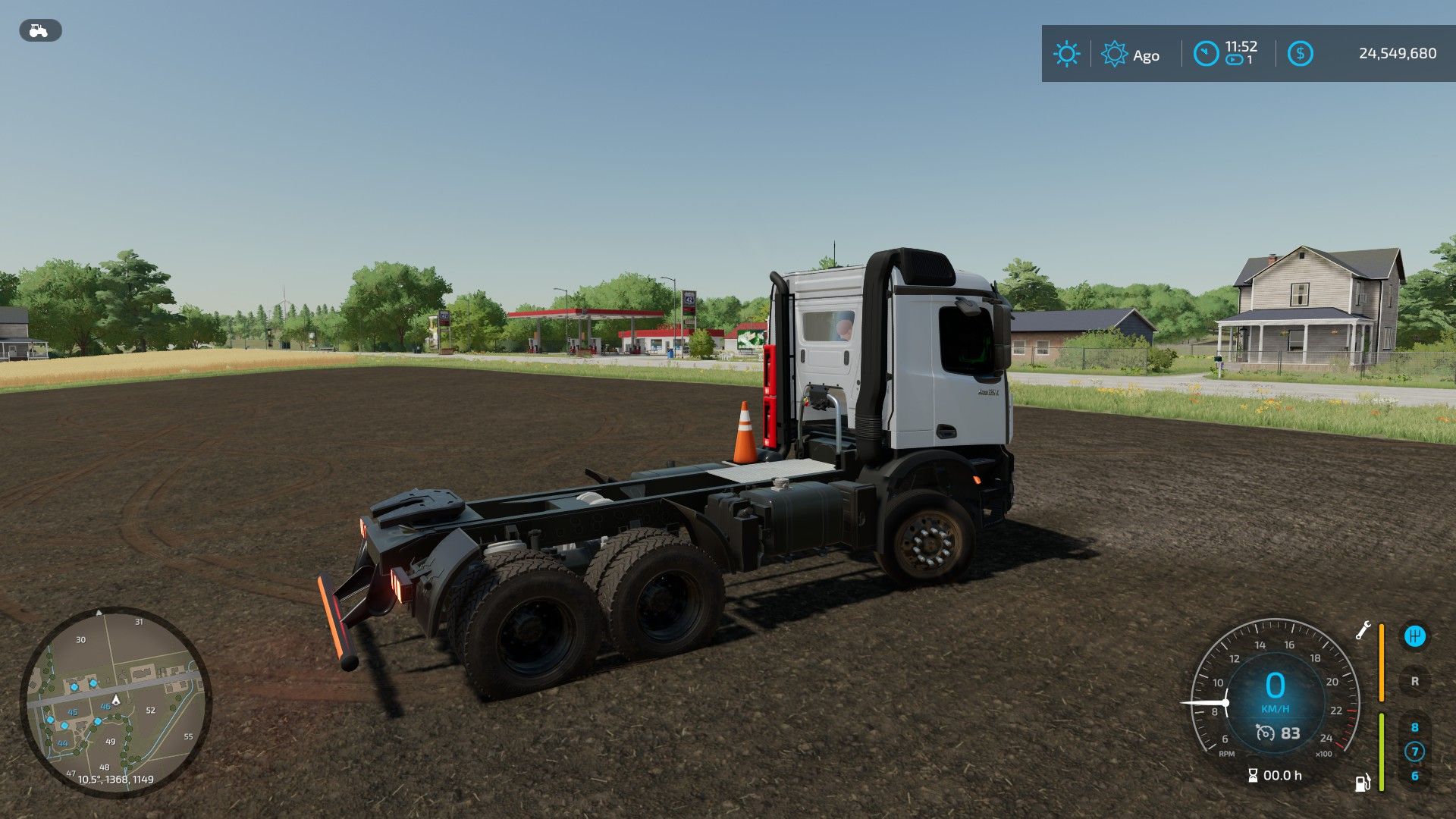Viewport: 1456px width, 819px height.
Task: Click the dollar money icon
Action: click(x=1300, y=54)
